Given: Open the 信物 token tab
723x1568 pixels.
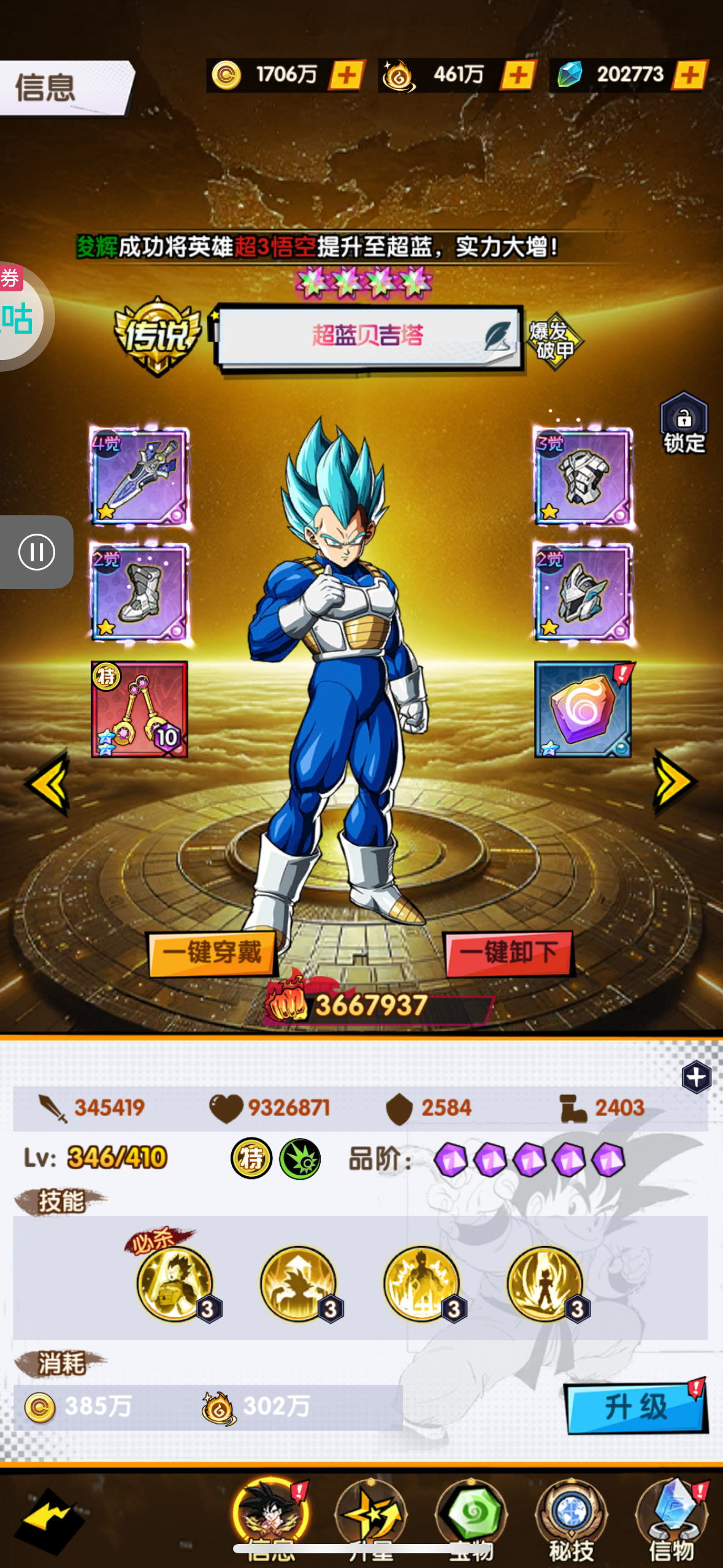Looking at the screenshot, I should coord(671,1518).
